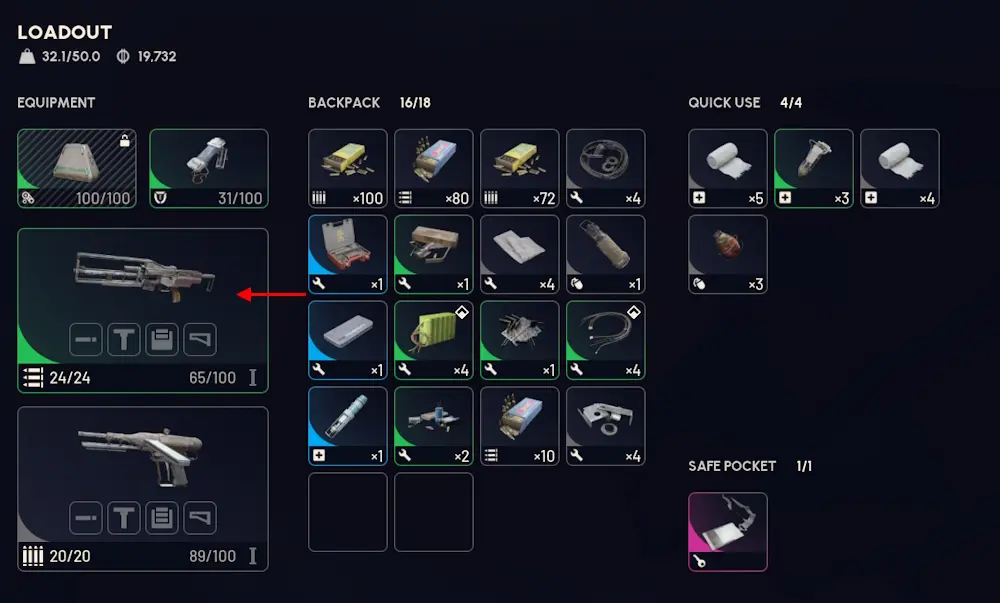The width and height of the screenshot is (1000, 603).
Task: Select the blue syringe injector in backpack
Action: pos(347,426)
